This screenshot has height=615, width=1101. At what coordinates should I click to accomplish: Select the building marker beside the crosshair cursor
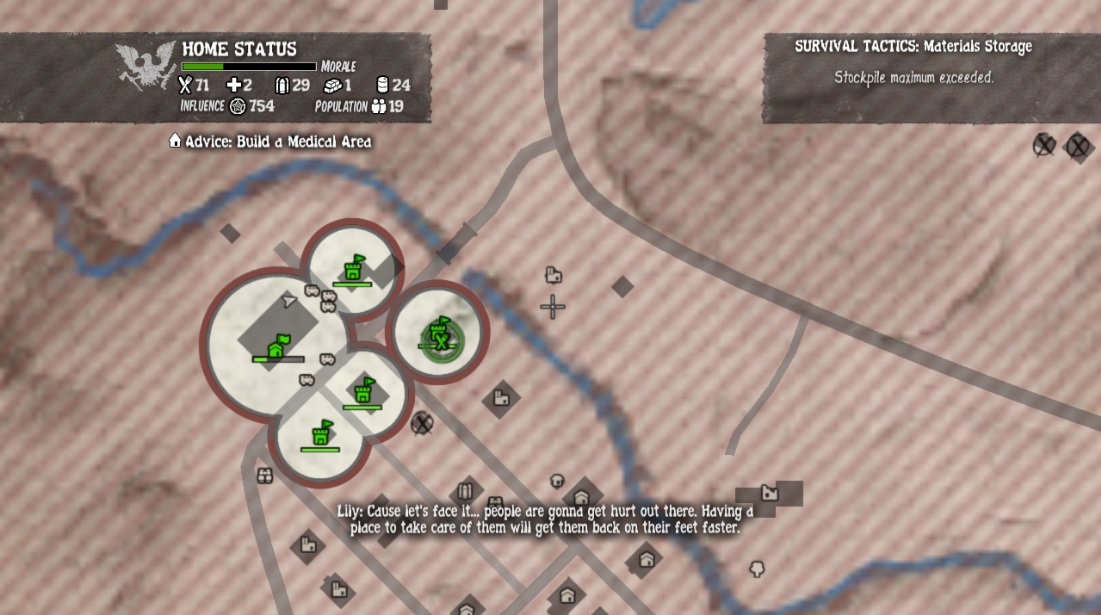[x=552, y=274]
